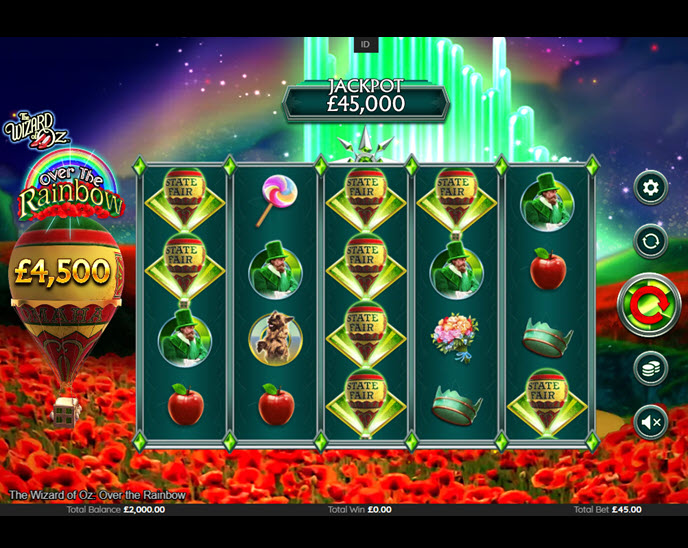Spin the reels with the red arrow button
The width and height of the screenshot is (688, 548).
point(649,304)
